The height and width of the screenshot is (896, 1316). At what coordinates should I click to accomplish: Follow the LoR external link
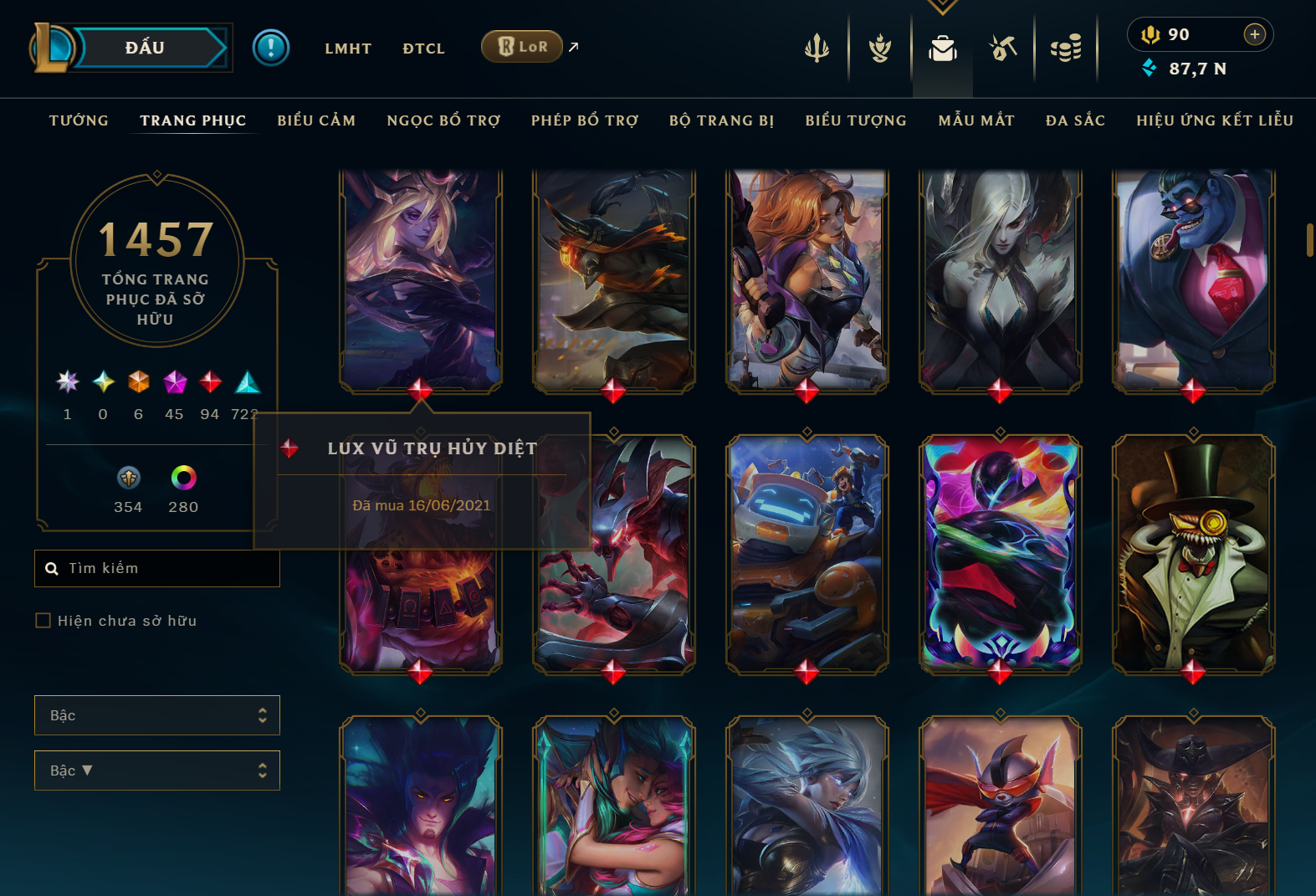coord(522,47)
